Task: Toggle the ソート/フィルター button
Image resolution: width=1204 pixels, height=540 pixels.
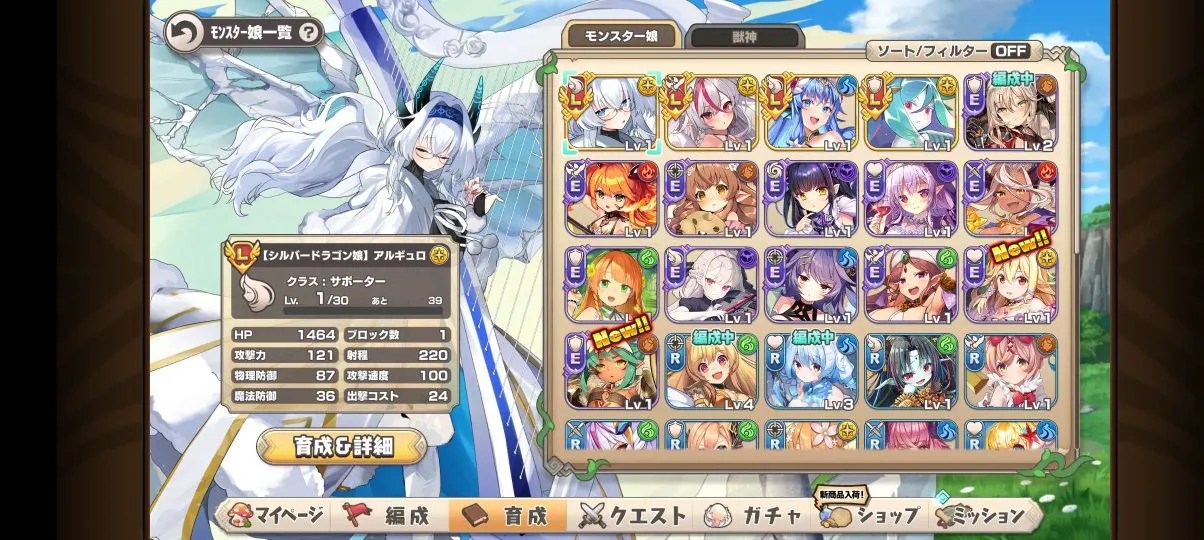Action: pos(953,51)
